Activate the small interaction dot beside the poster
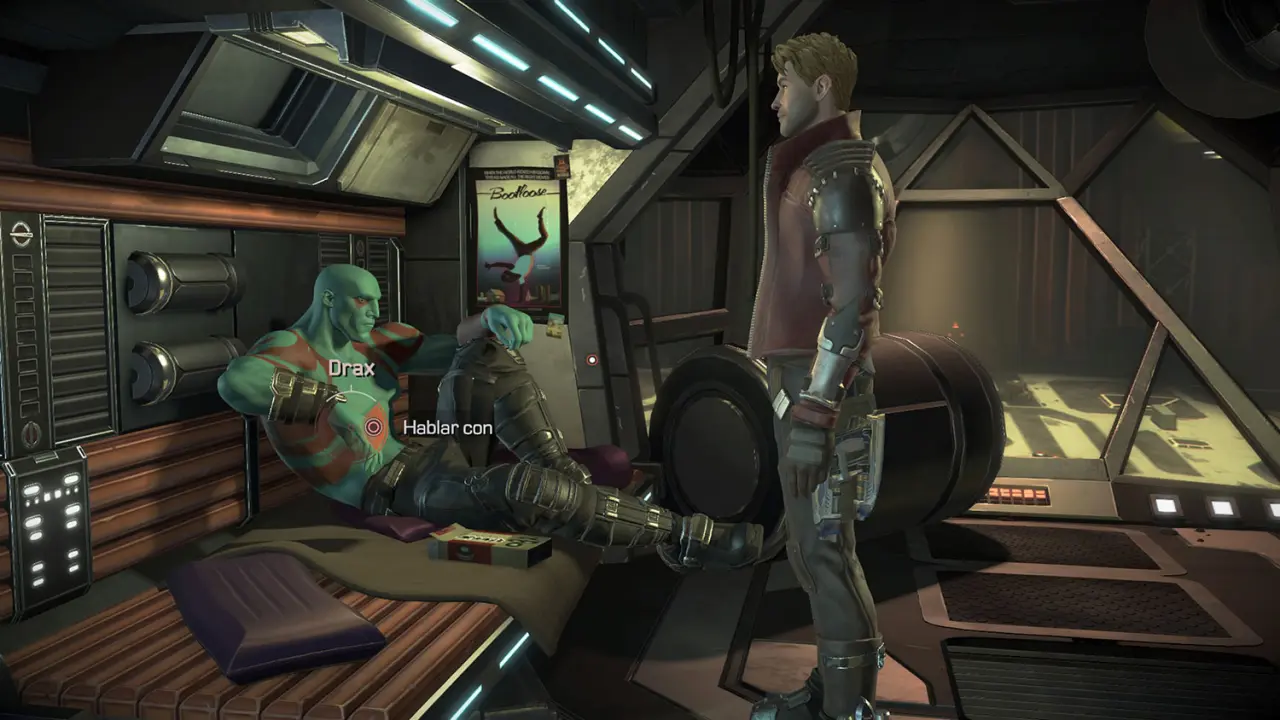 tap(592, 359)
